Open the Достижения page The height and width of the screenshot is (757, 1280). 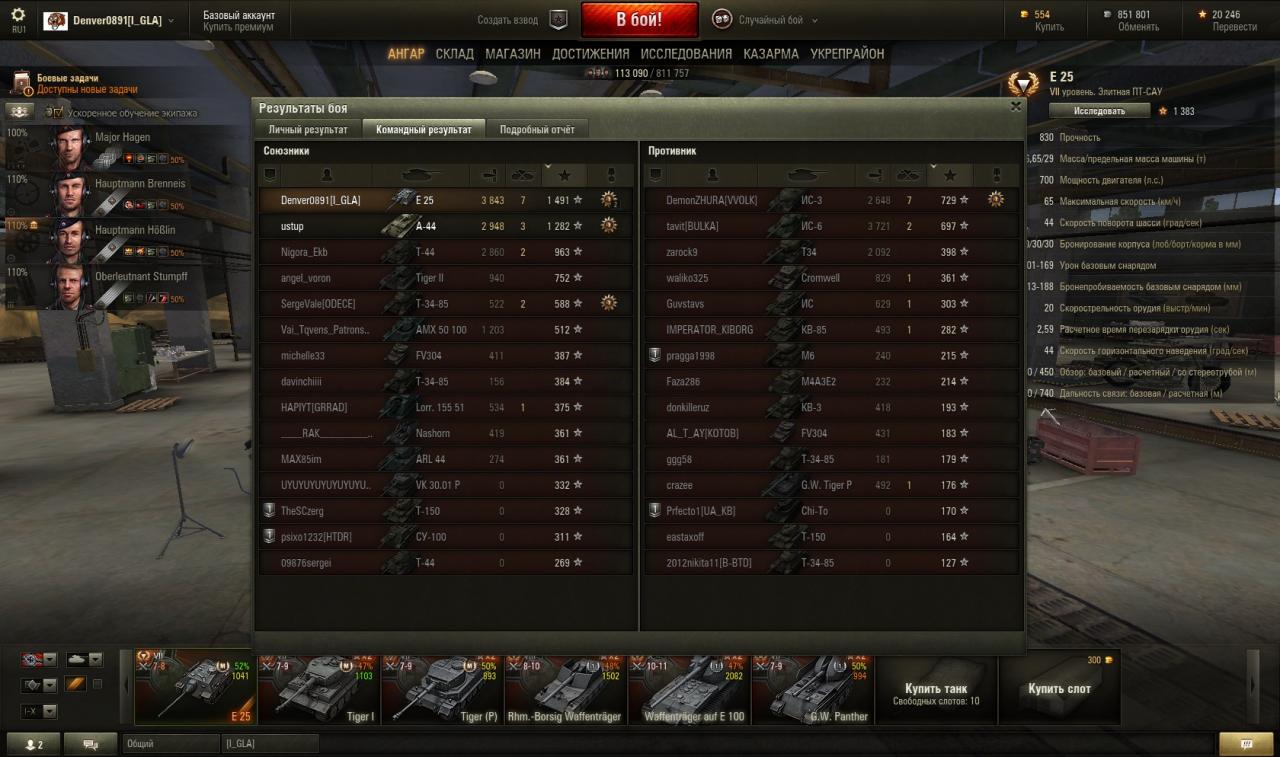click(590, 54)
